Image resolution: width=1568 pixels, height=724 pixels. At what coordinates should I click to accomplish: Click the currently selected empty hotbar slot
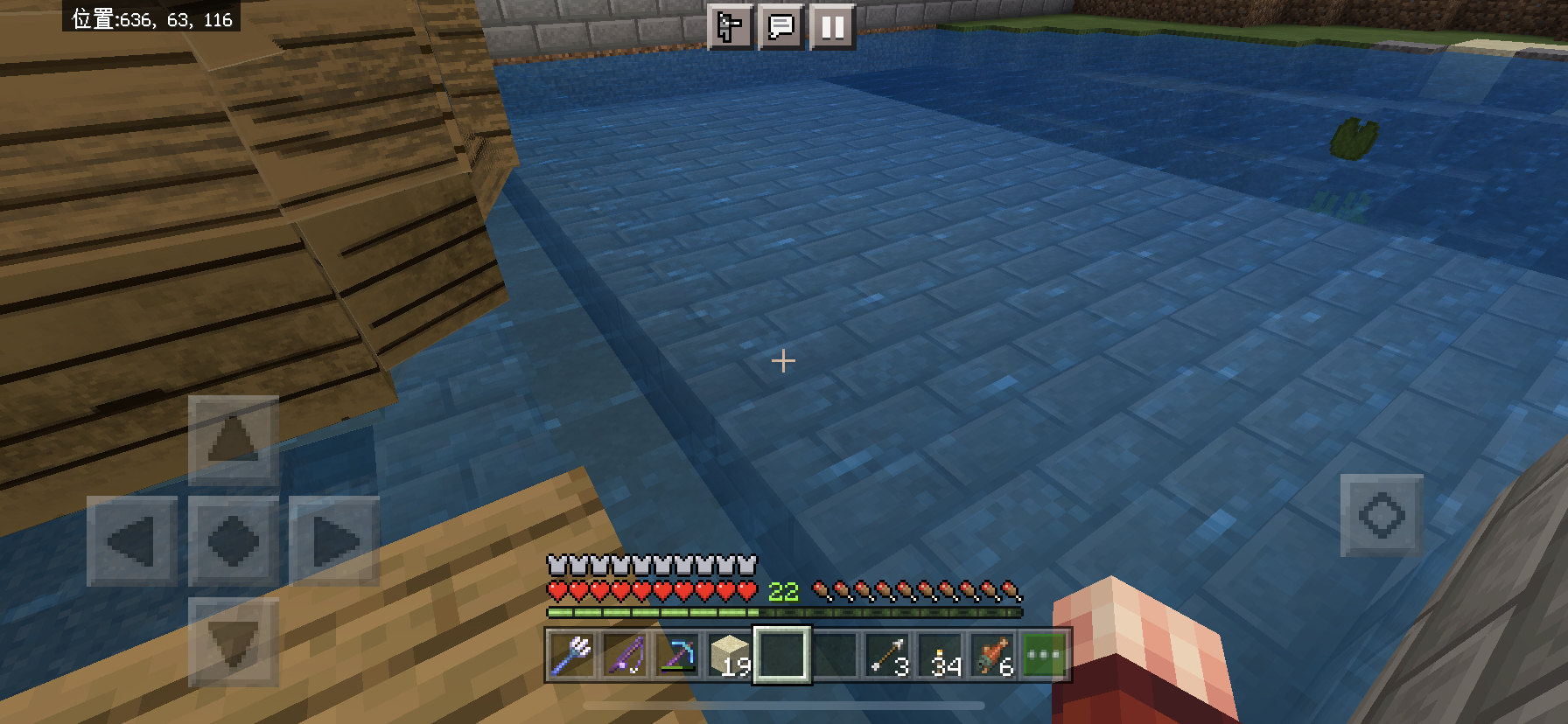click(x=782, y=658)
